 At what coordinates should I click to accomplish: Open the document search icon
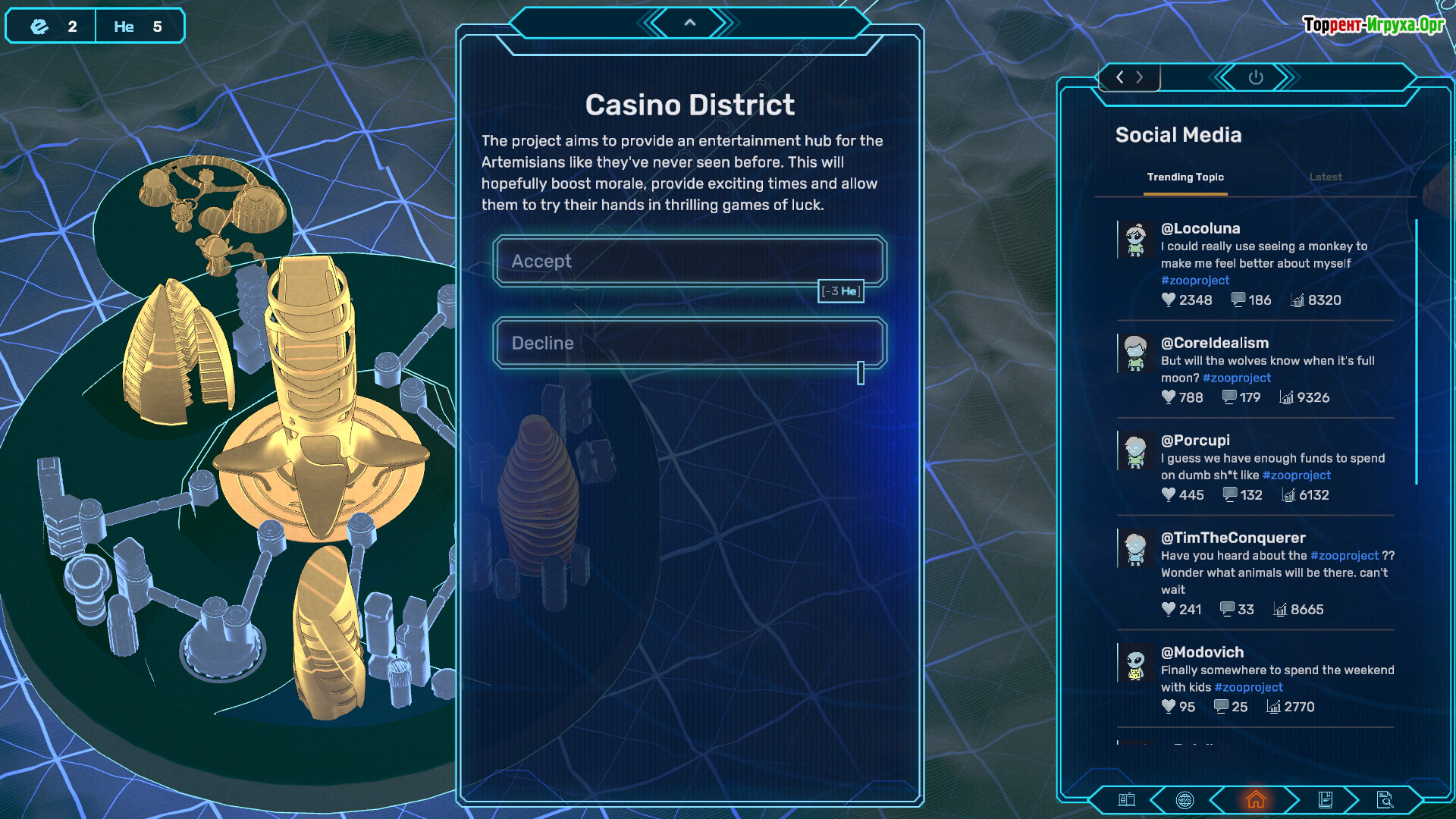coord(1385,799)
